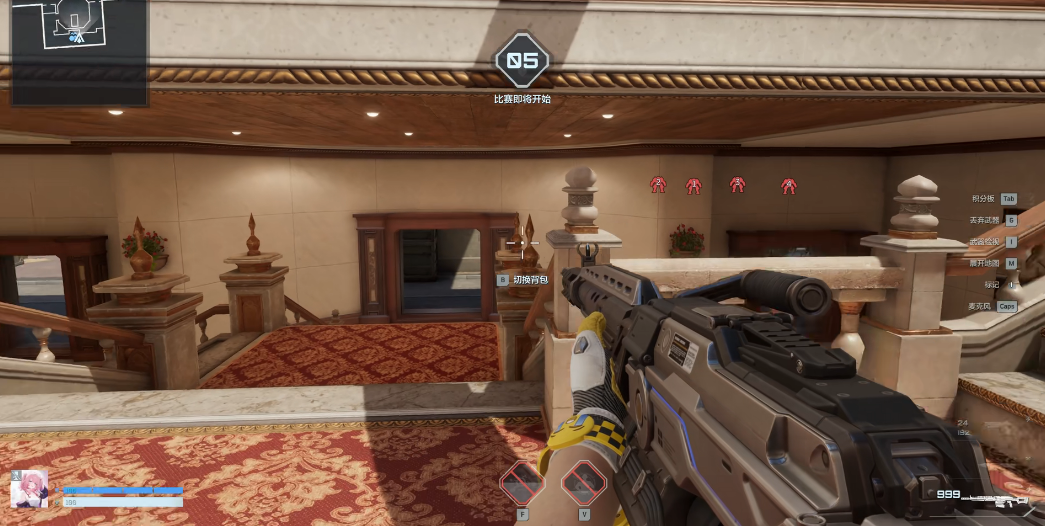Select the red enemy marker numbered 3
1045x526 pixels.
tap(737, 184)
